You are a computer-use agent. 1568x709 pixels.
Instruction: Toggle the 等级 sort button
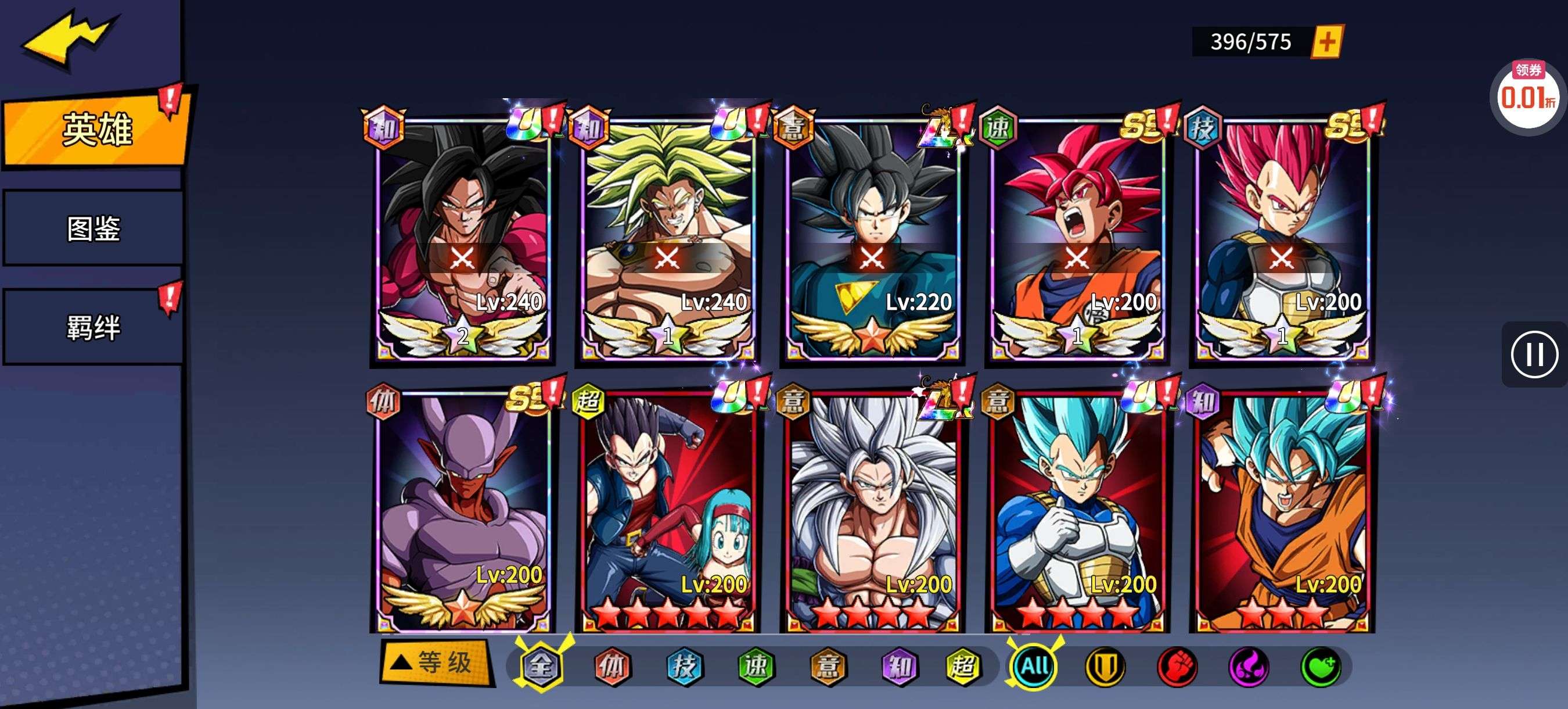pos(437,663)
